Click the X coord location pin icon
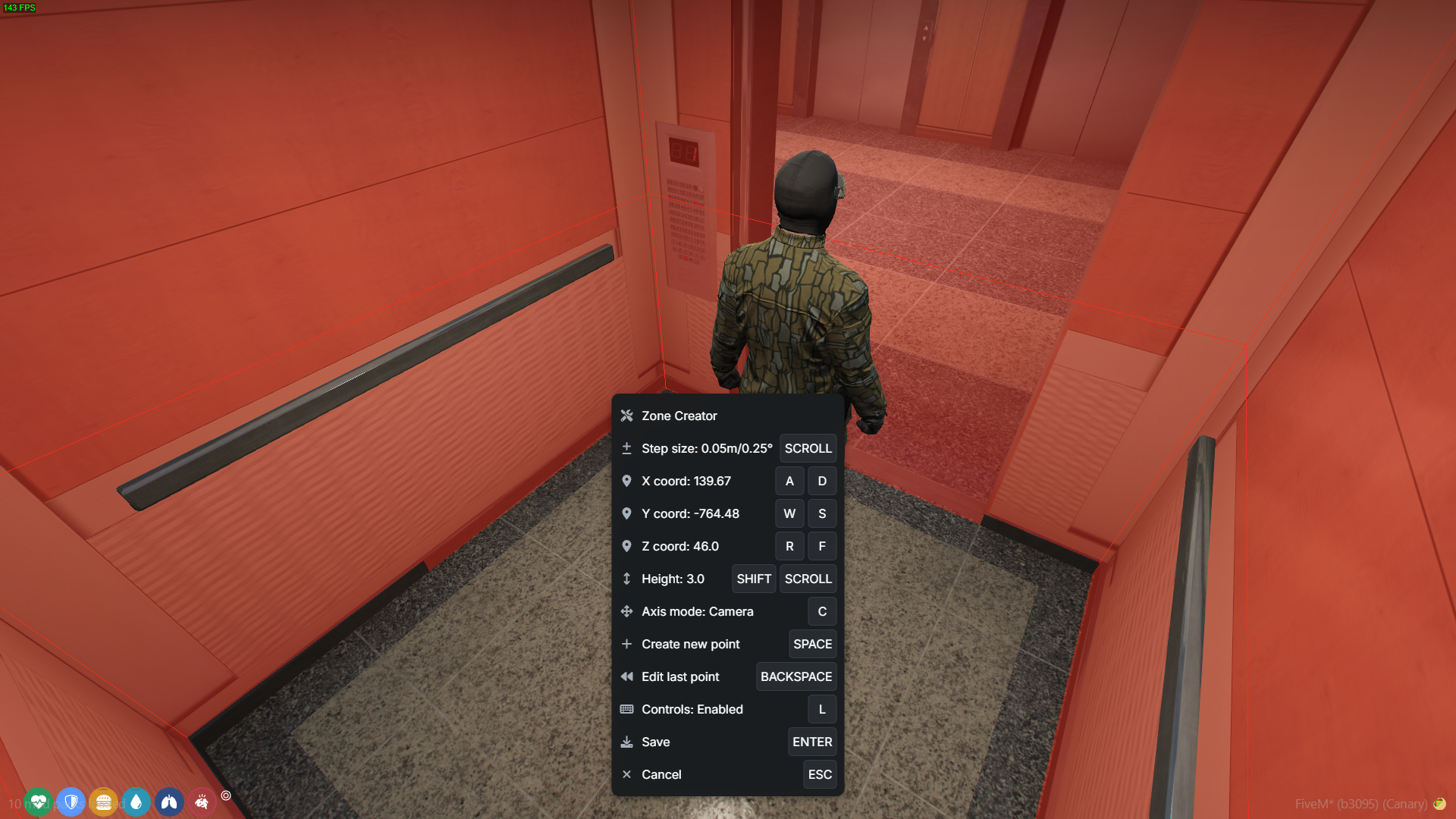1456x819 pixels. [x=626, y=481]
